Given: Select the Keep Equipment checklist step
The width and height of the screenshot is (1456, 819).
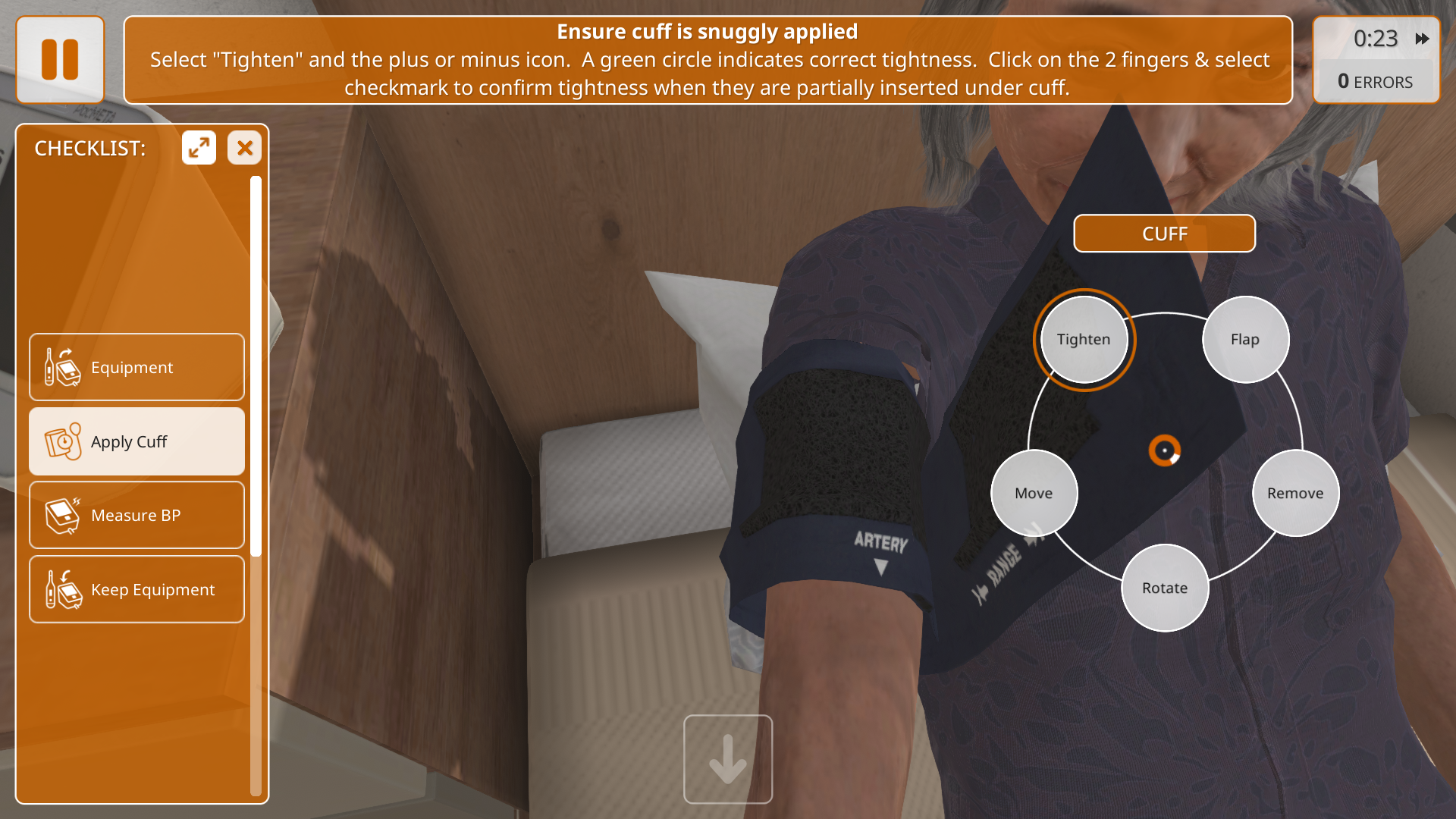Looking at the screenshot, I should (x=136, y=589).
